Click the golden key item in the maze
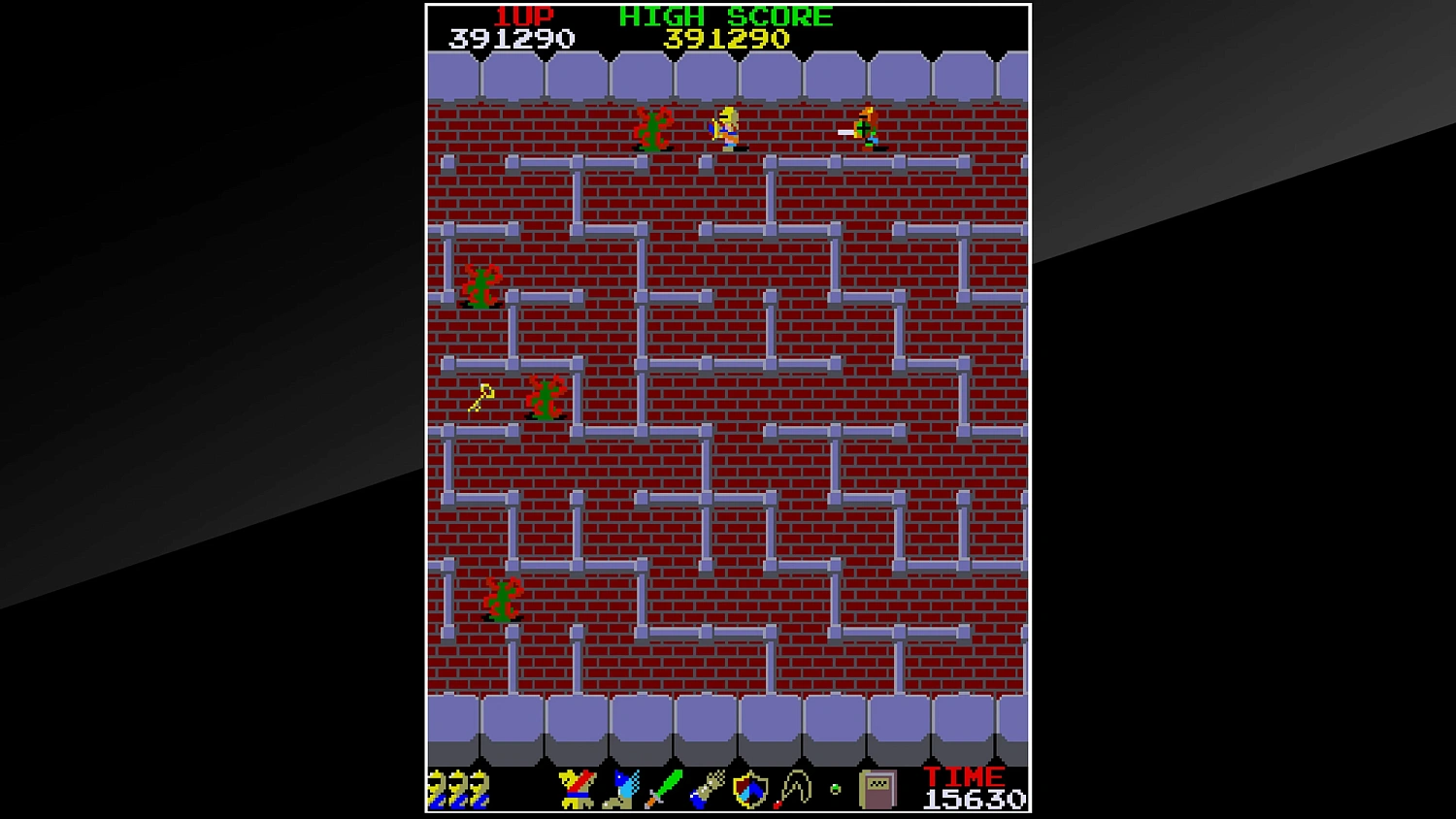This screenshot has height=819, width=1456. [480, 396]
